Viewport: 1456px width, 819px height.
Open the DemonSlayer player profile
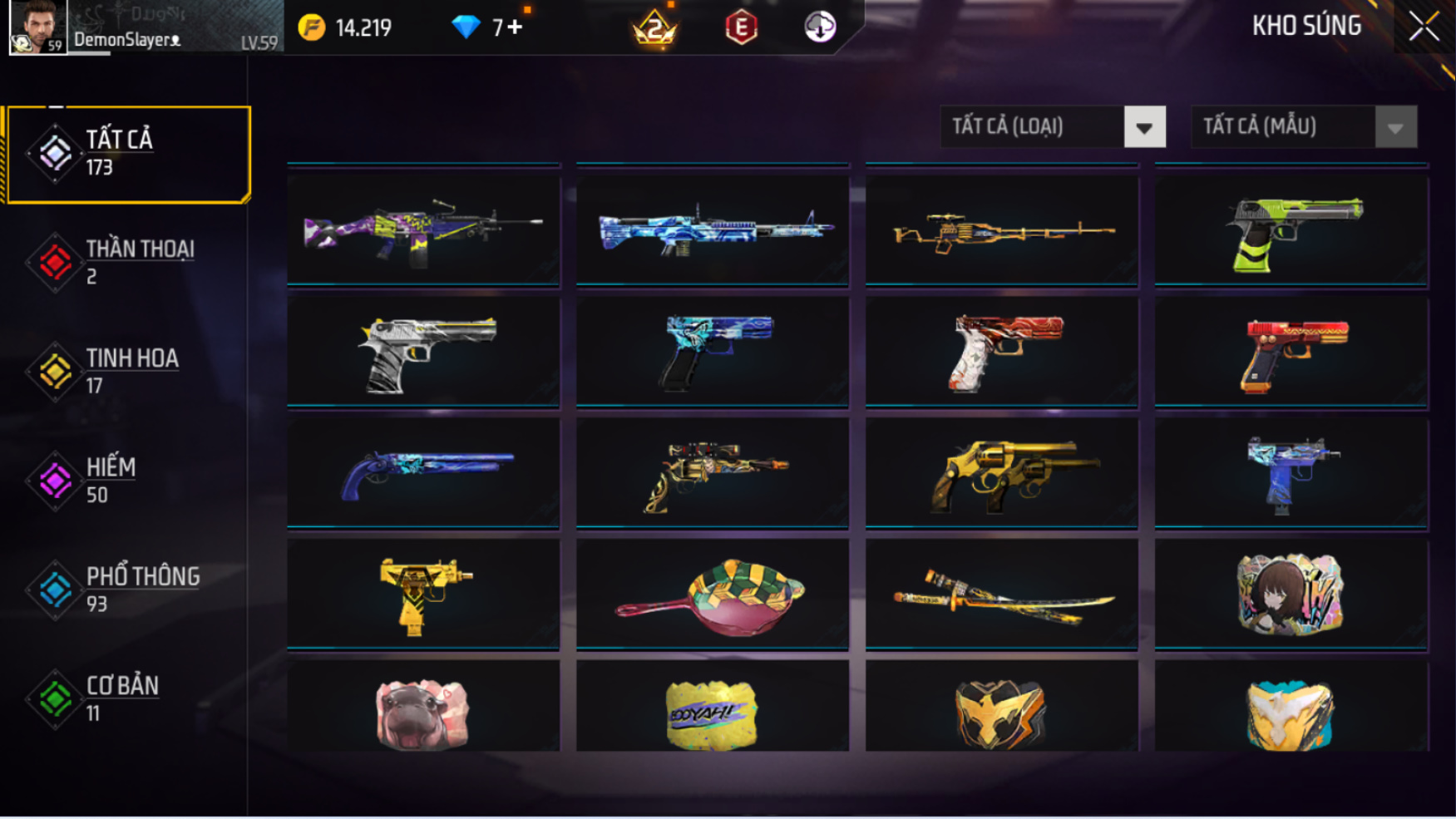pyautogui.click(x=39, y=27)
